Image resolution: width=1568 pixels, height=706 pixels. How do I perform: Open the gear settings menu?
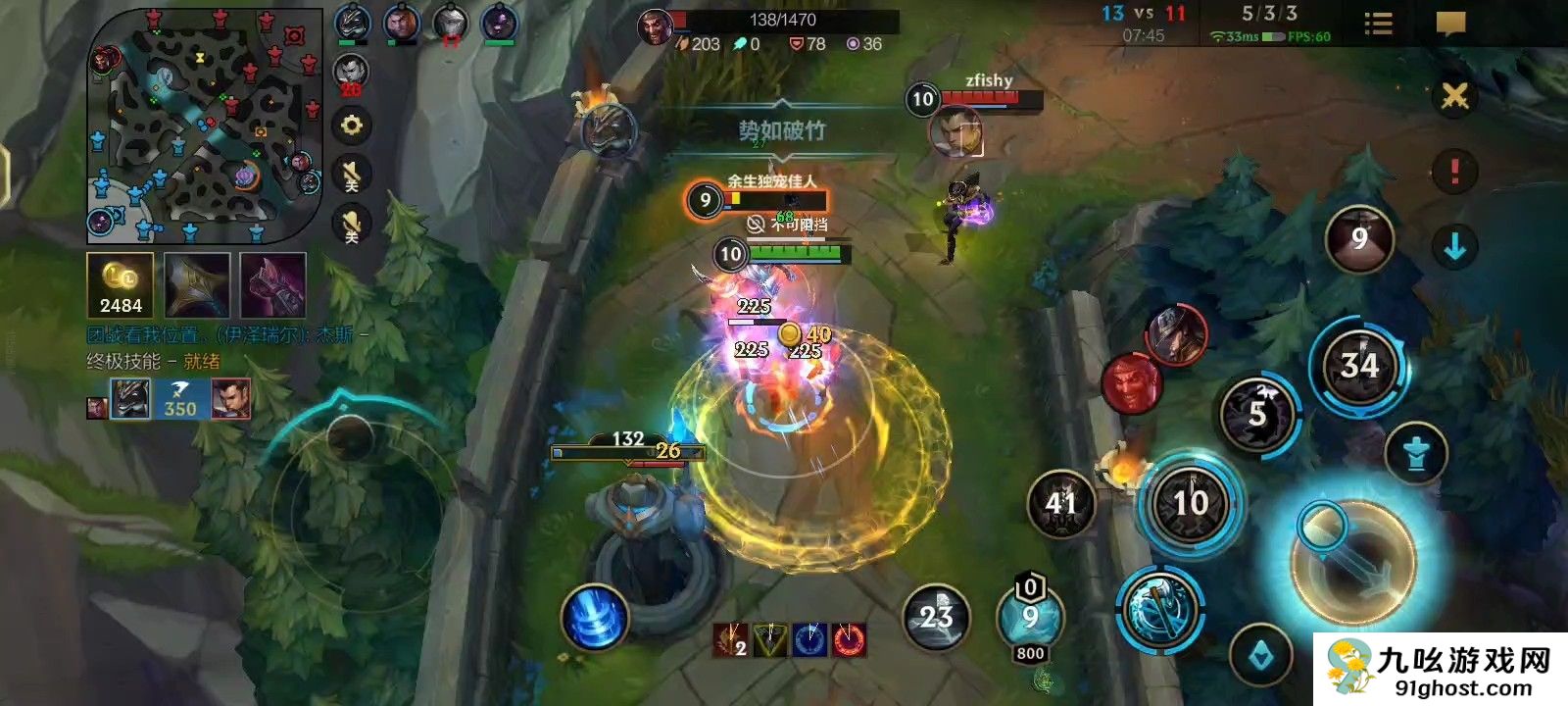(x=351, y=126)
